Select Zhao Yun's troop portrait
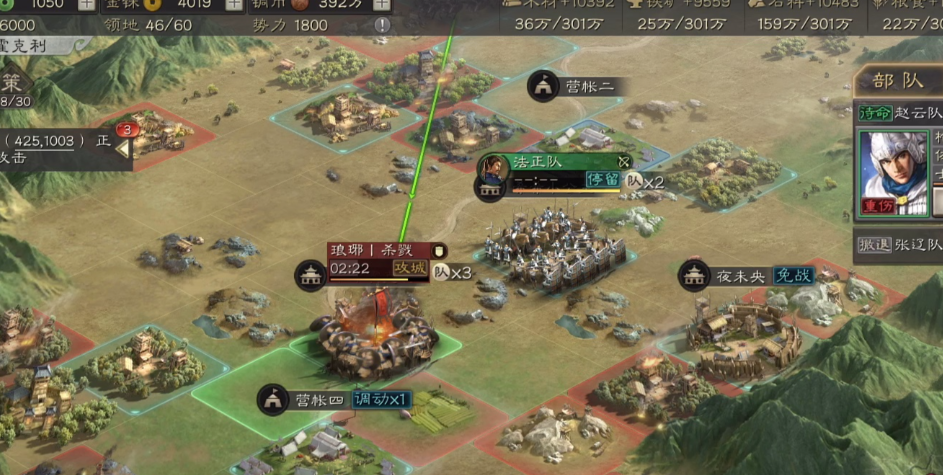943x475 pixels. click(894, 171)
